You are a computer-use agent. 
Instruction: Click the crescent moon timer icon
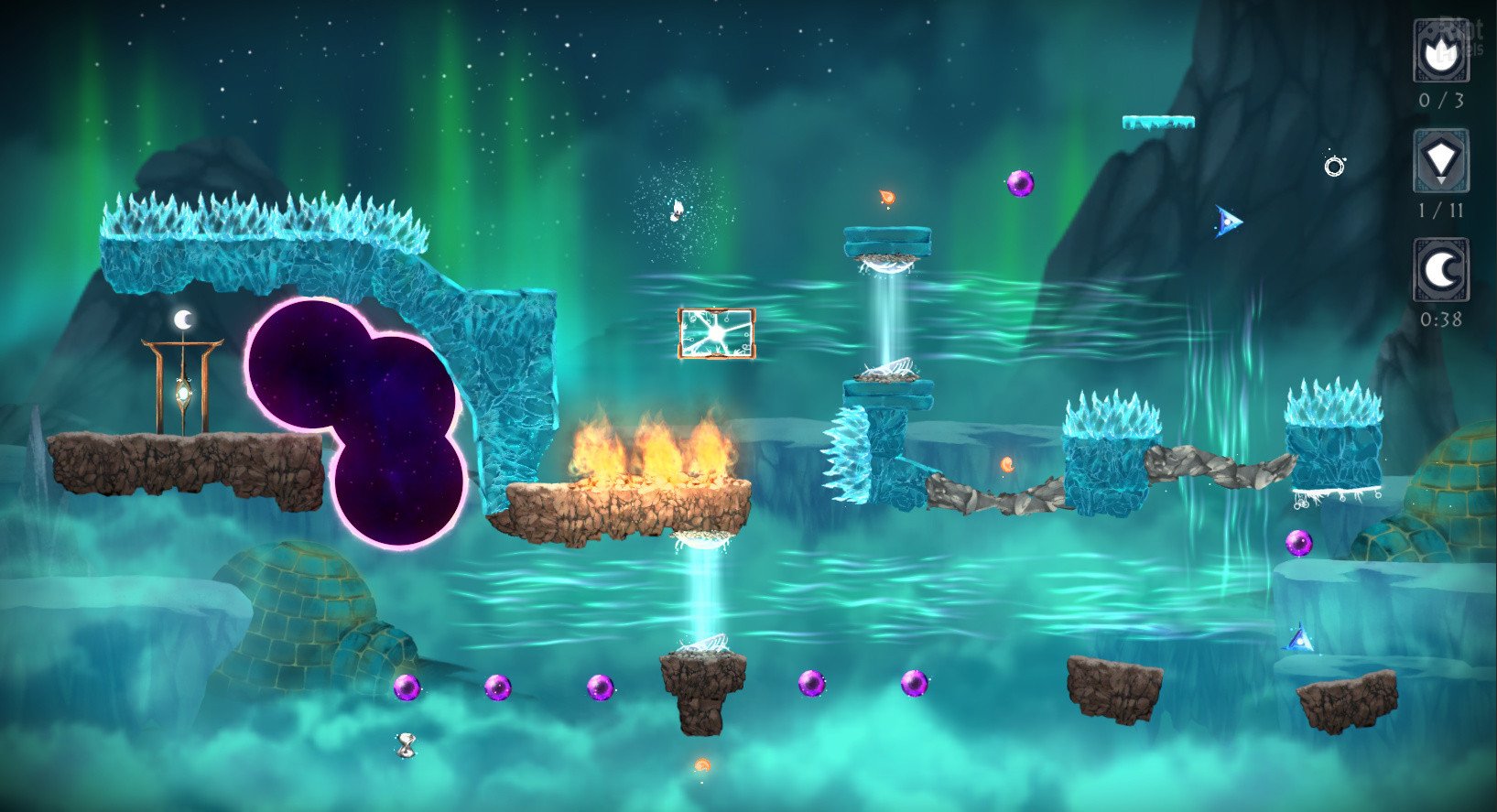(1441, 270)
